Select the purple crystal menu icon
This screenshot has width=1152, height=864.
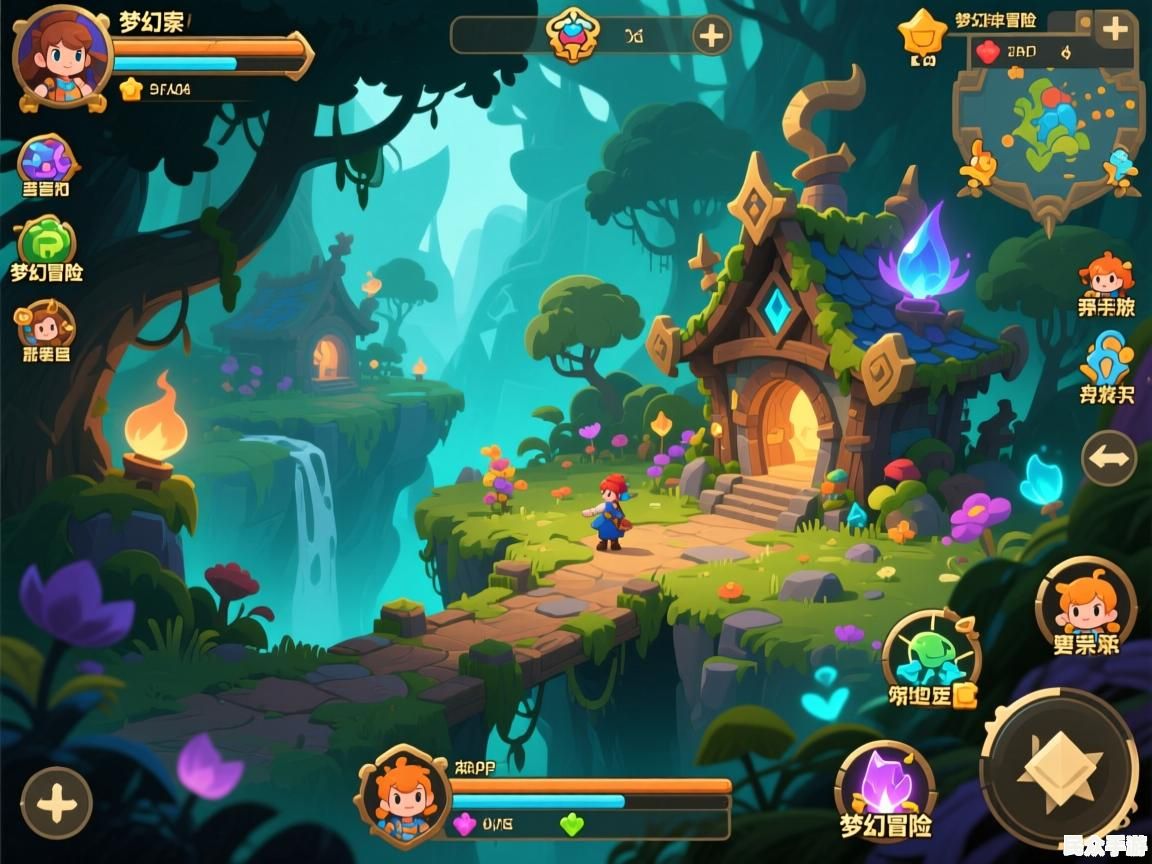click(47, 160)
